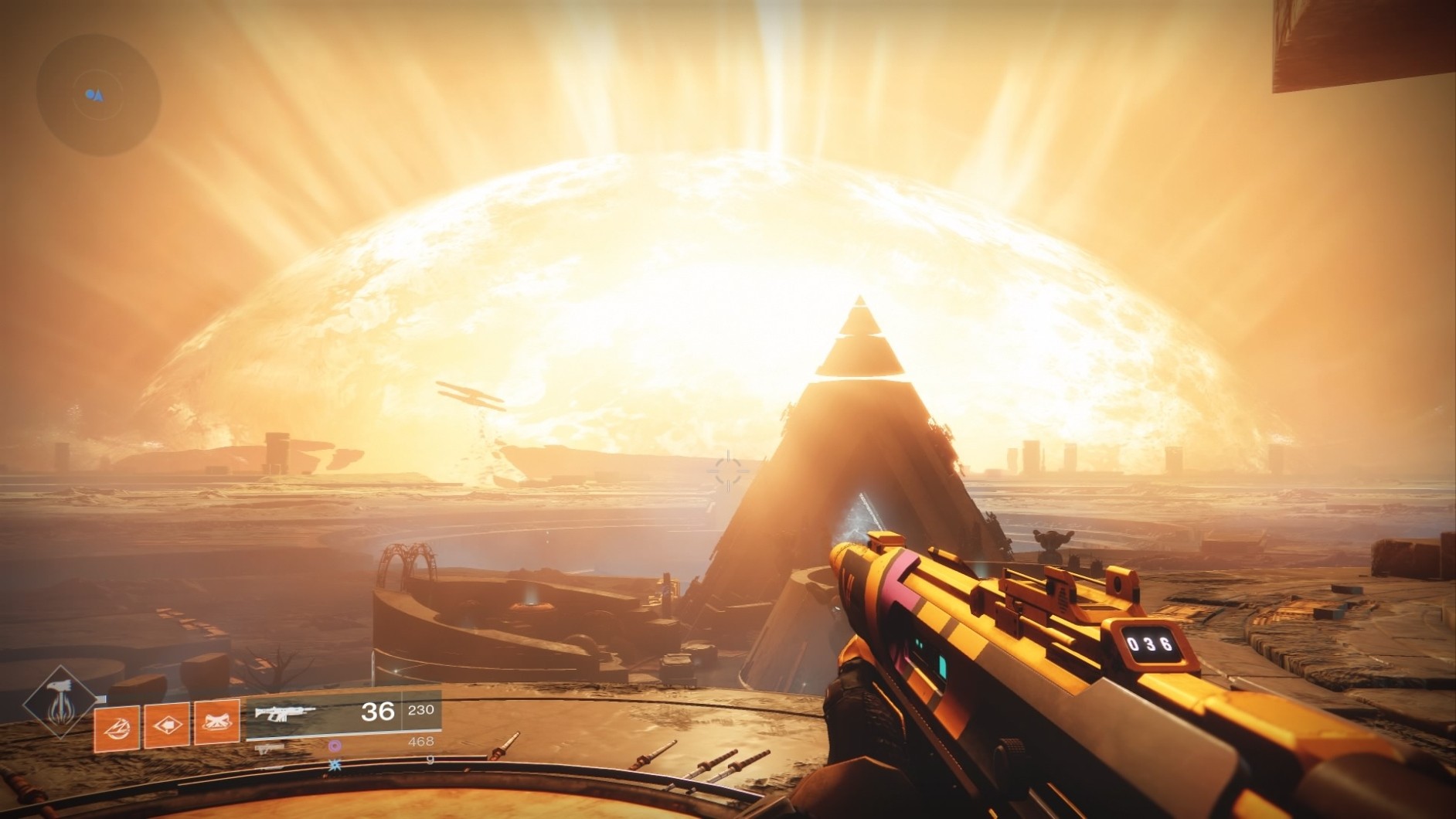This screenshot has height=819, width=1456.
Task: Select the secondary reserve count 468
Action: coord(422,742)
